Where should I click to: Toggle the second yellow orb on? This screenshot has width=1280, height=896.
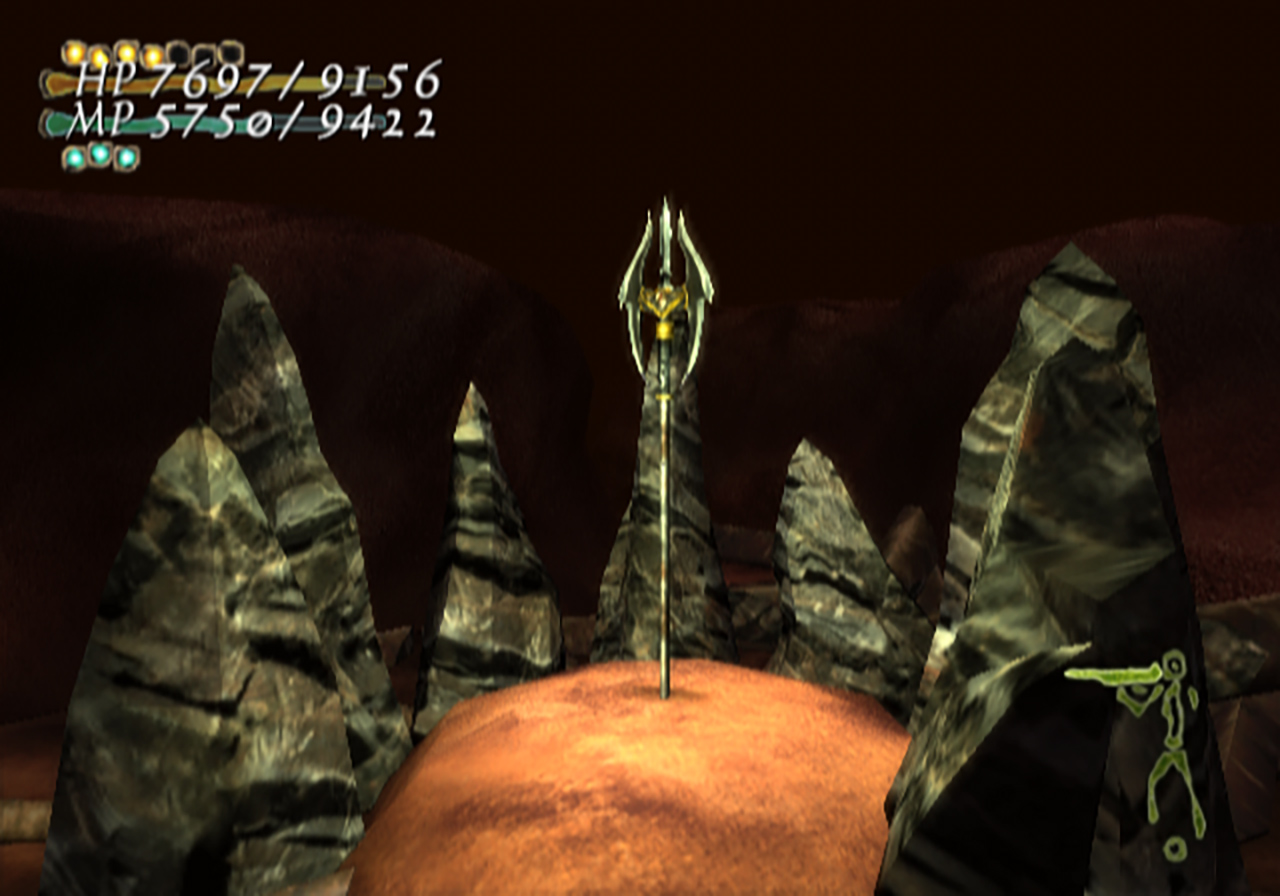[x=99, y=51]
